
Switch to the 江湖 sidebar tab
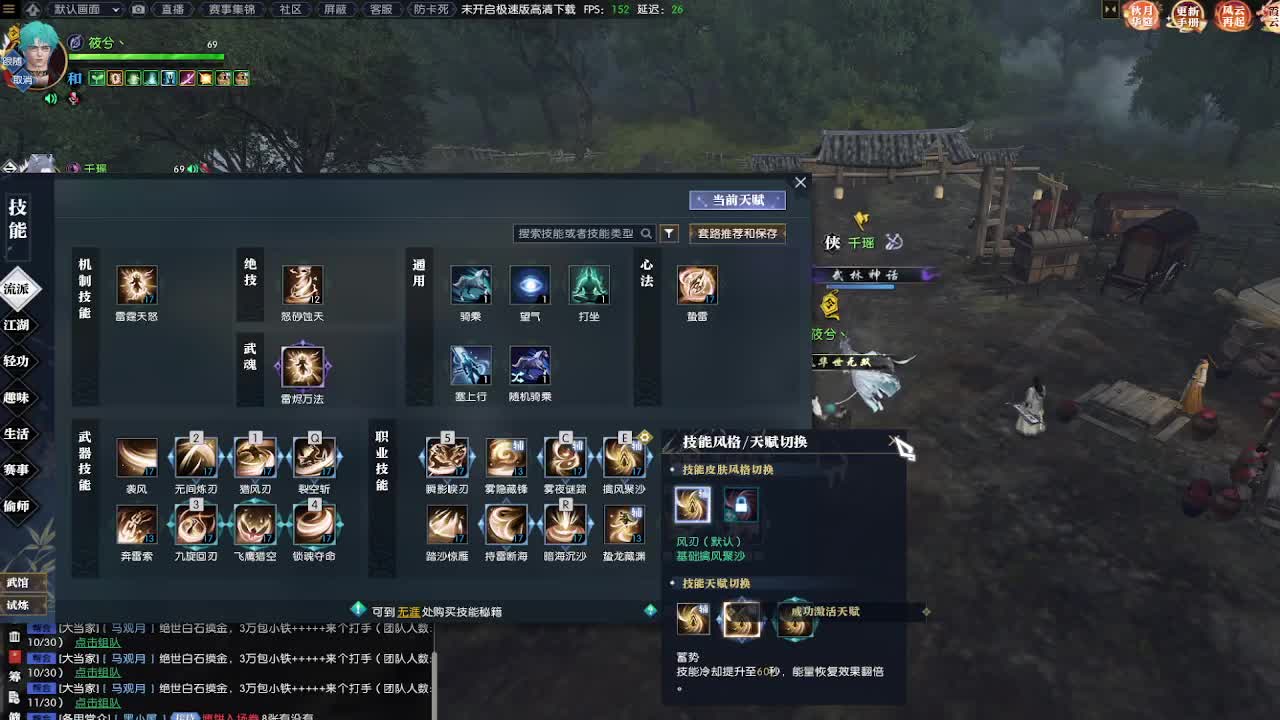pos(19,325)
